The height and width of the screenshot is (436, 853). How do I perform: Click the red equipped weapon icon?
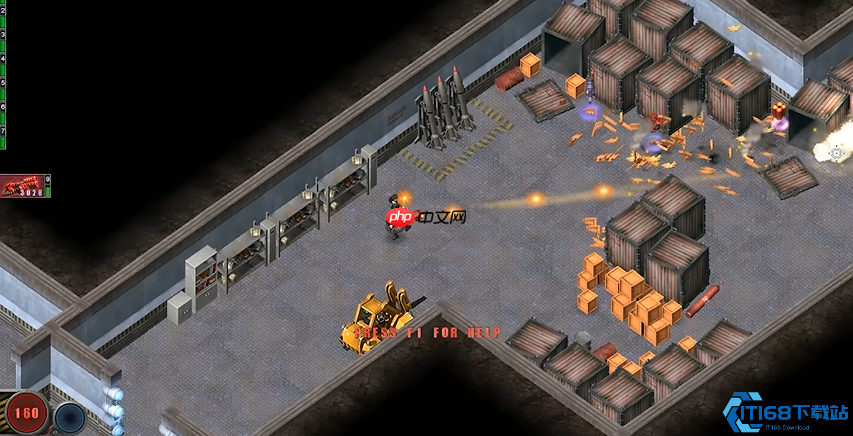tap(22, 186)
